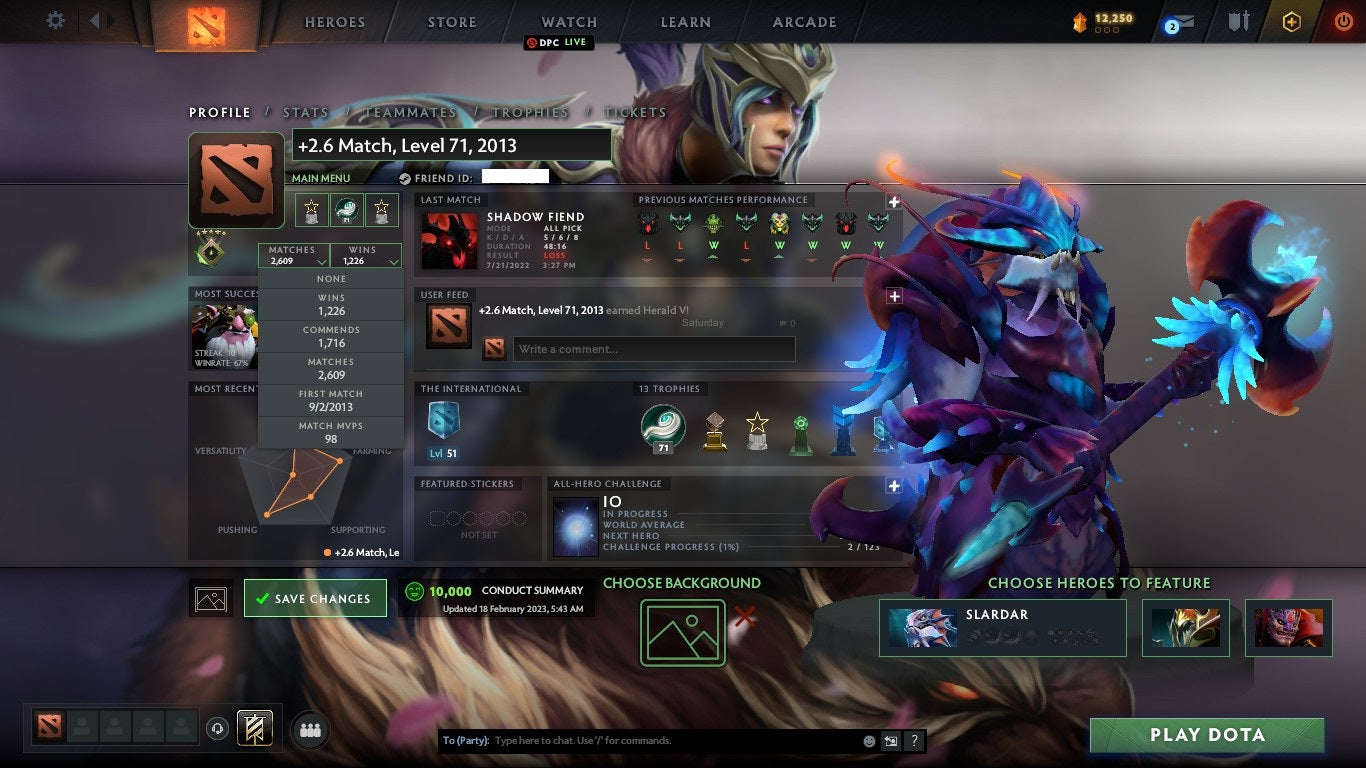
Task: Click the comment input field
Action: pyautogui.click(x=654, y=349)
